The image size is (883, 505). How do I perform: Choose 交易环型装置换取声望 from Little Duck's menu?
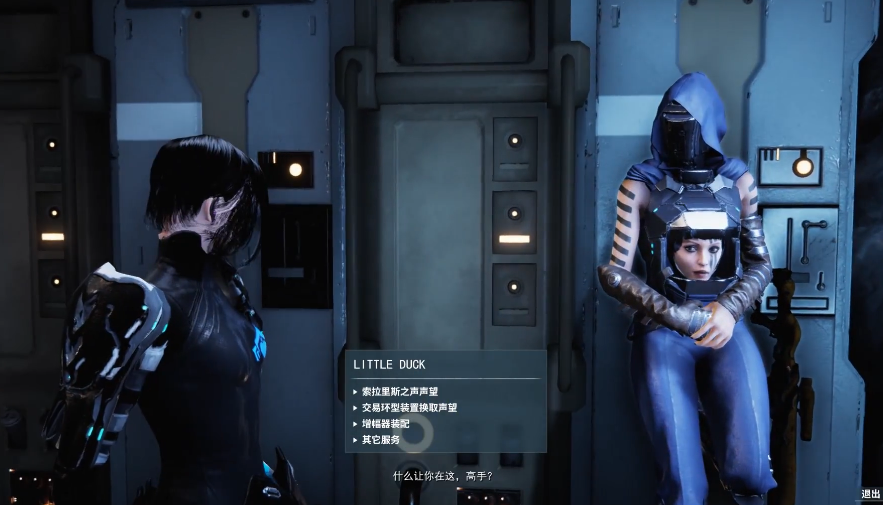point(409,407)
